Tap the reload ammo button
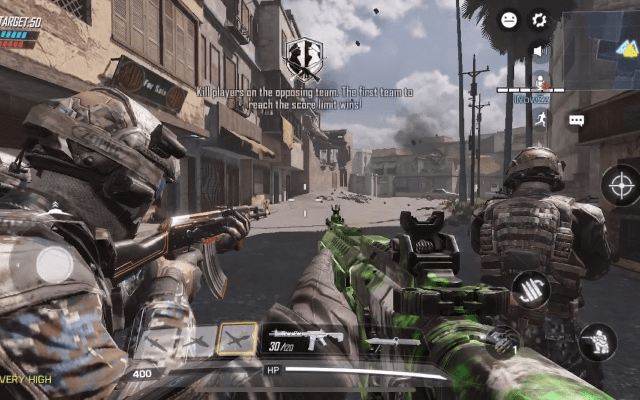Screen dimensions: 640x400 (530, 290)
